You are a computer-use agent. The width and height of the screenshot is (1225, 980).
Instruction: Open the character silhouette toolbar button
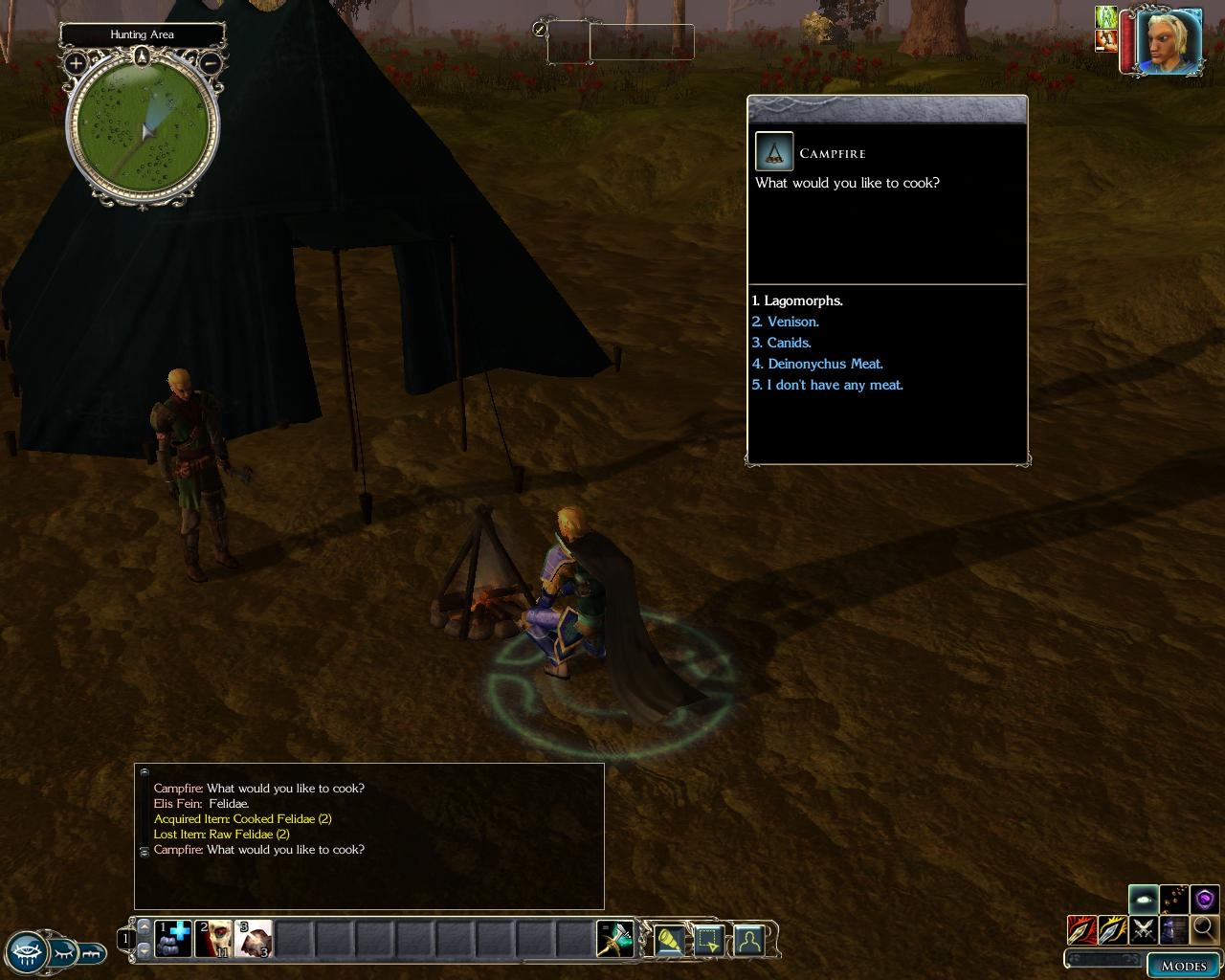click(x=748, y=941)
